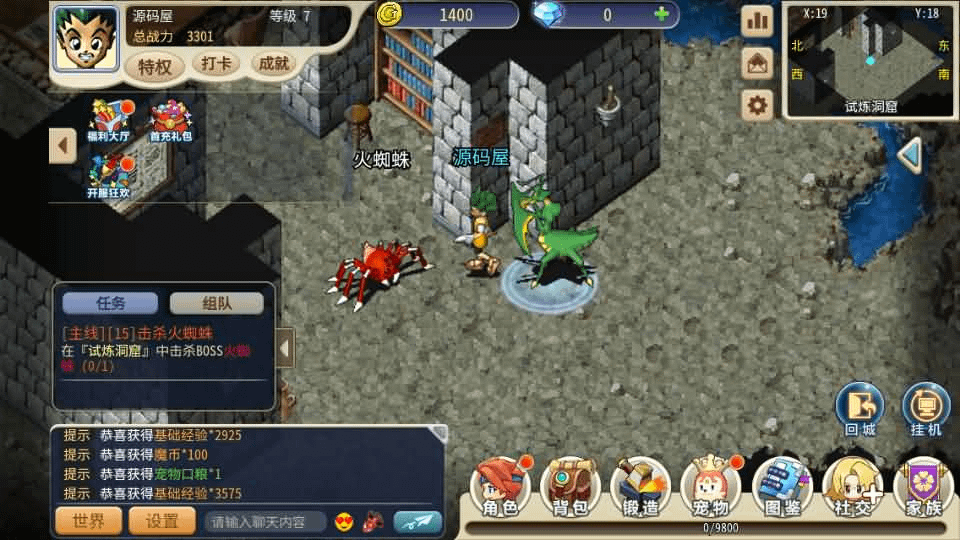
Task: Return to town with 回城
Action: [859, 408]
